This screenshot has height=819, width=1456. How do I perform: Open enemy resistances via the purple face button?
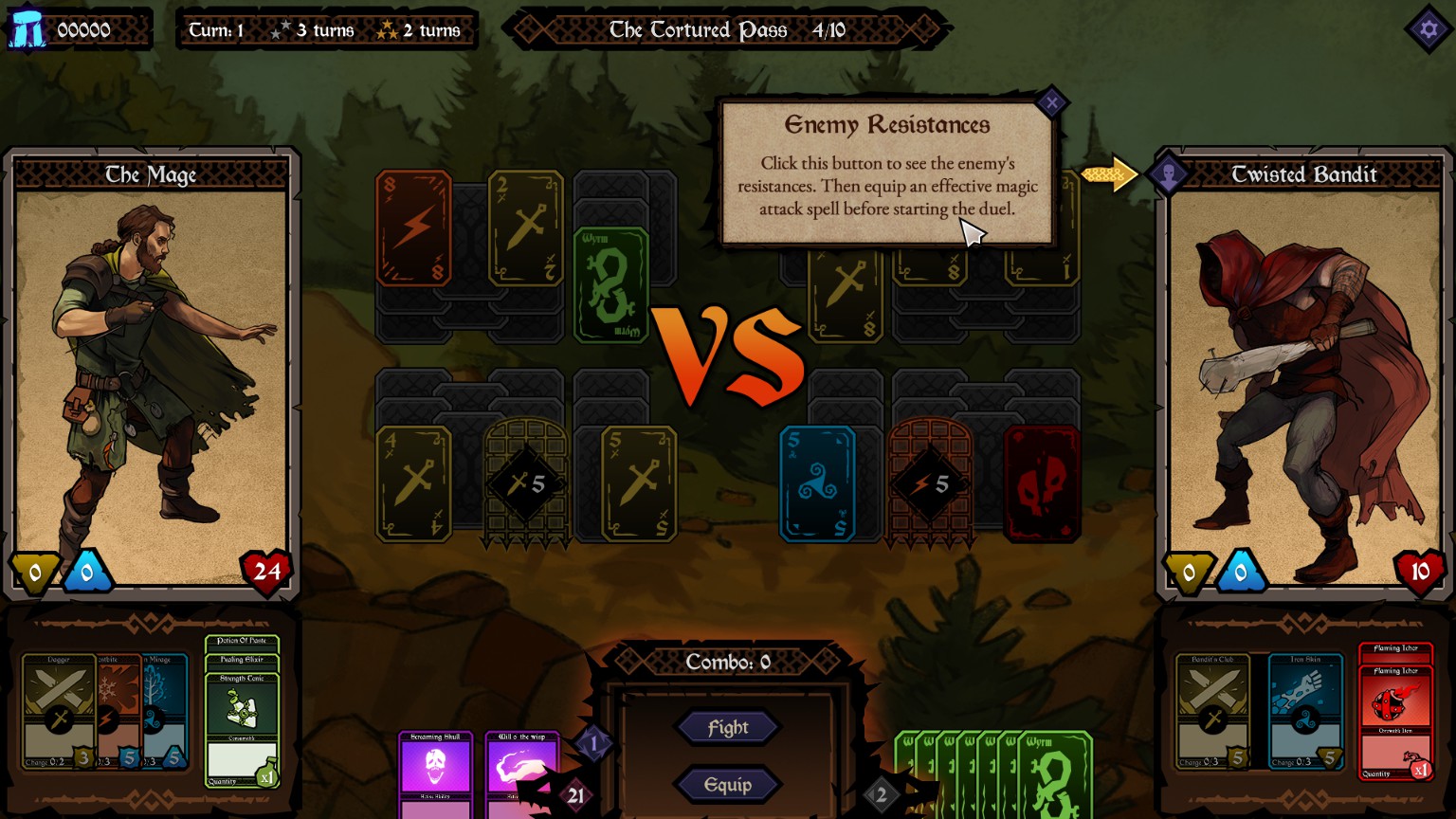1170,174
